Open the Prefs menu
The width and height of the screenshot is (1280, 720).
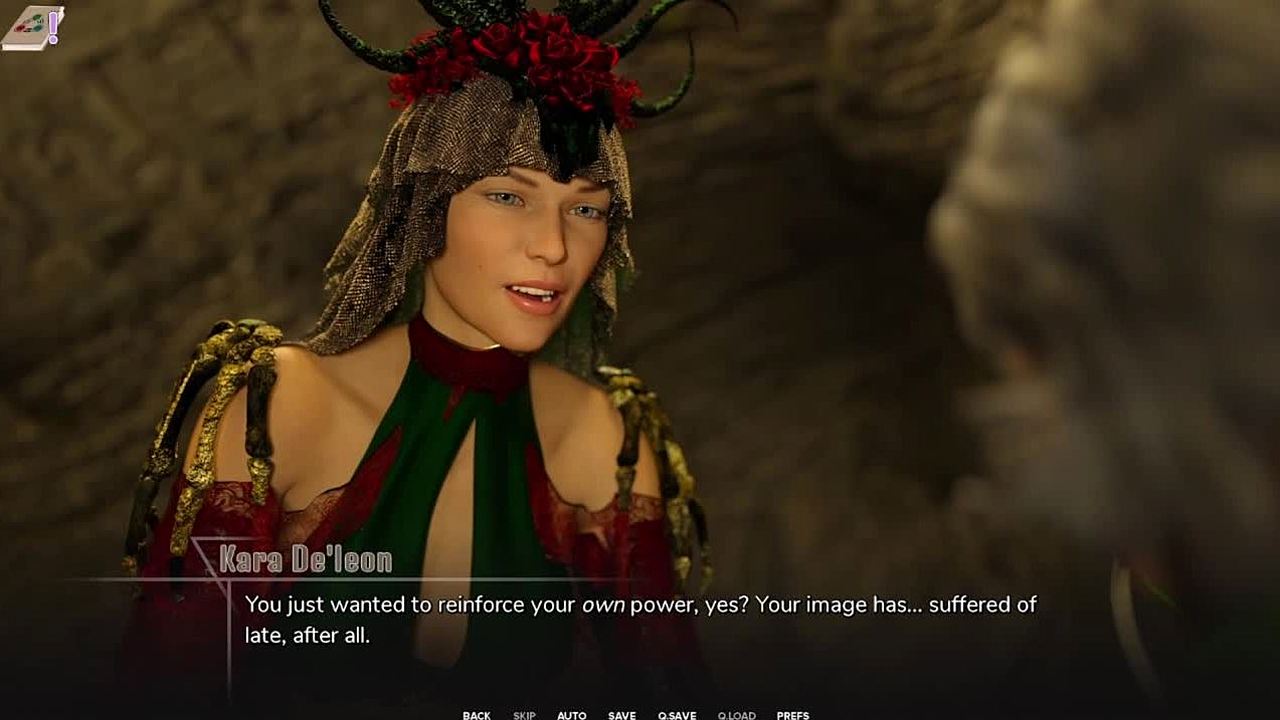pyautogui.click(x=793, y=715)
